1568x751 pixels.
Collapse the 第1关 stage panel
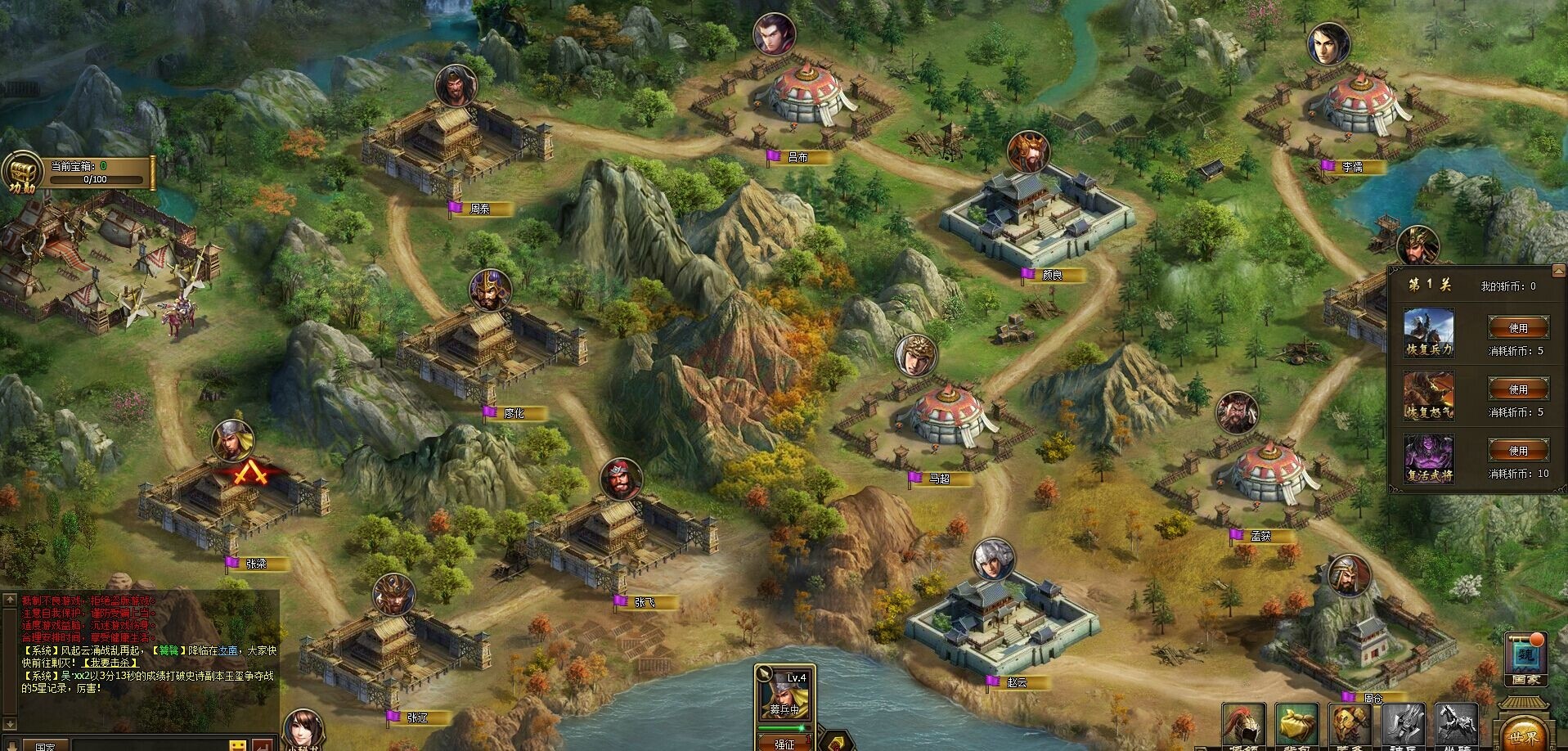1558,271
